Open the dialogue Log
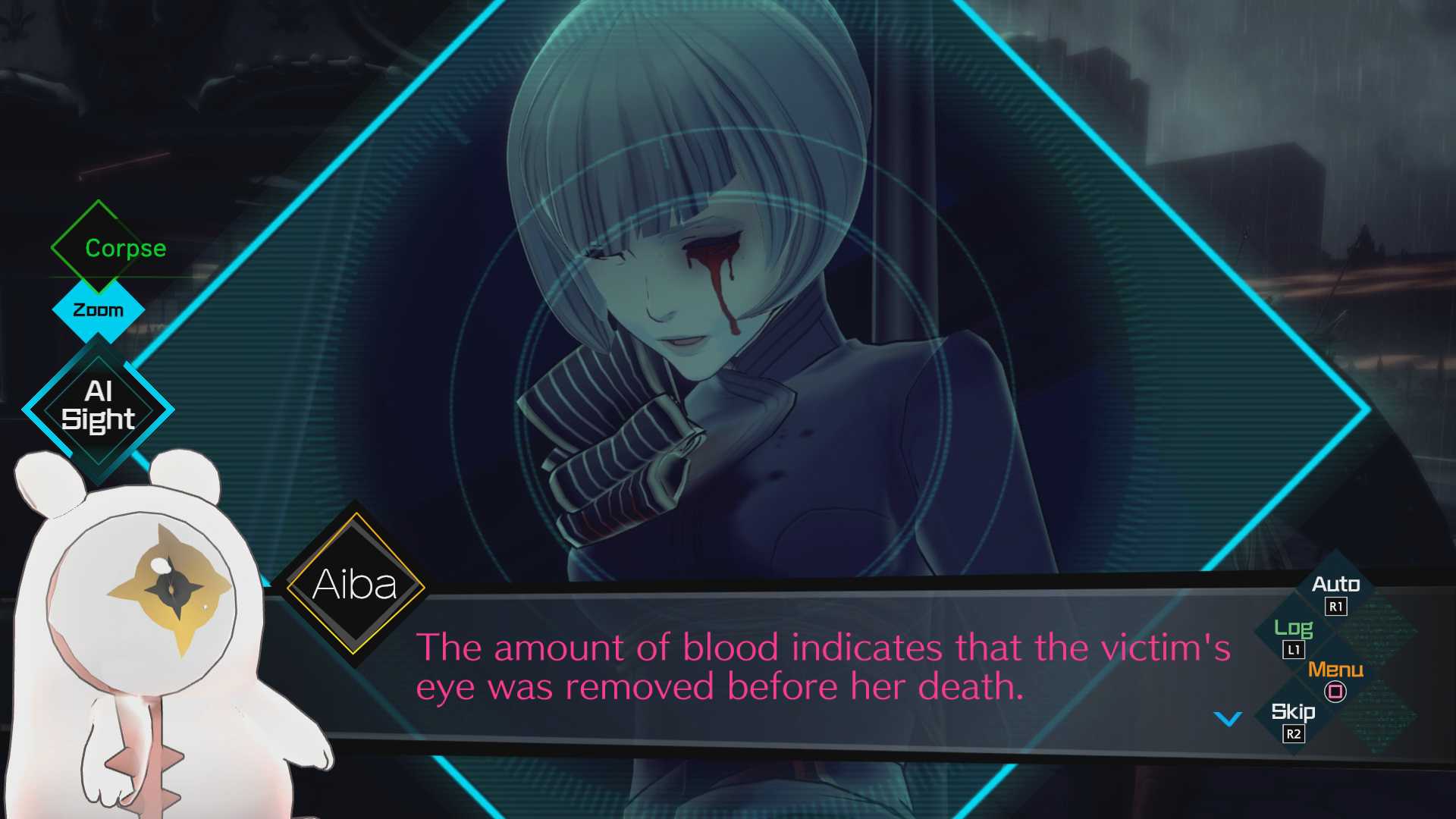Image resolution: width=1456 pixels, height=819 pixels. [1293, 629]
